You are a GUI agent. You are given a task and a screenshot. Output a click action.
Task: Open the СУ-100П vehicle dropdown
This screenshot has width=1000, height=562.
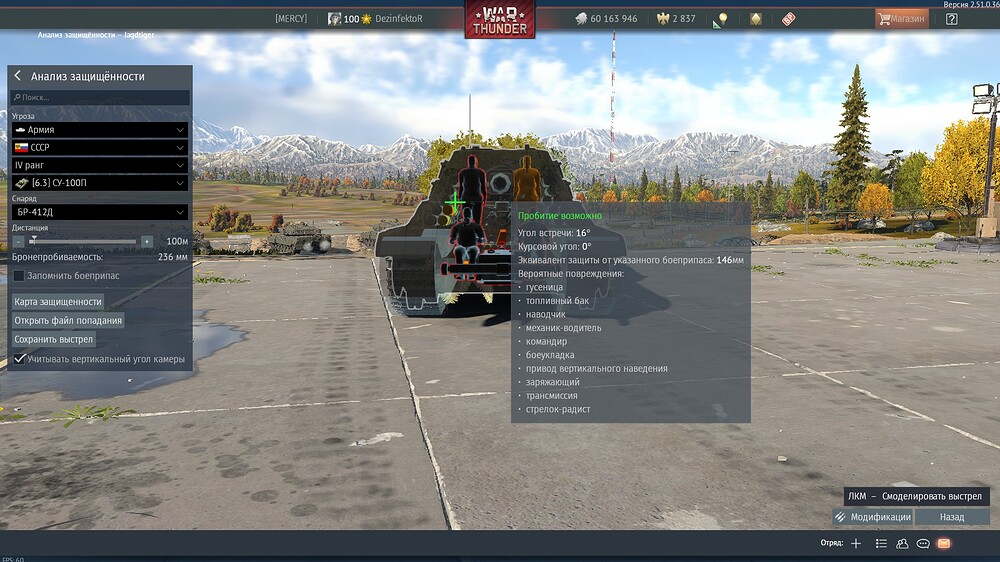coord(100,183)
